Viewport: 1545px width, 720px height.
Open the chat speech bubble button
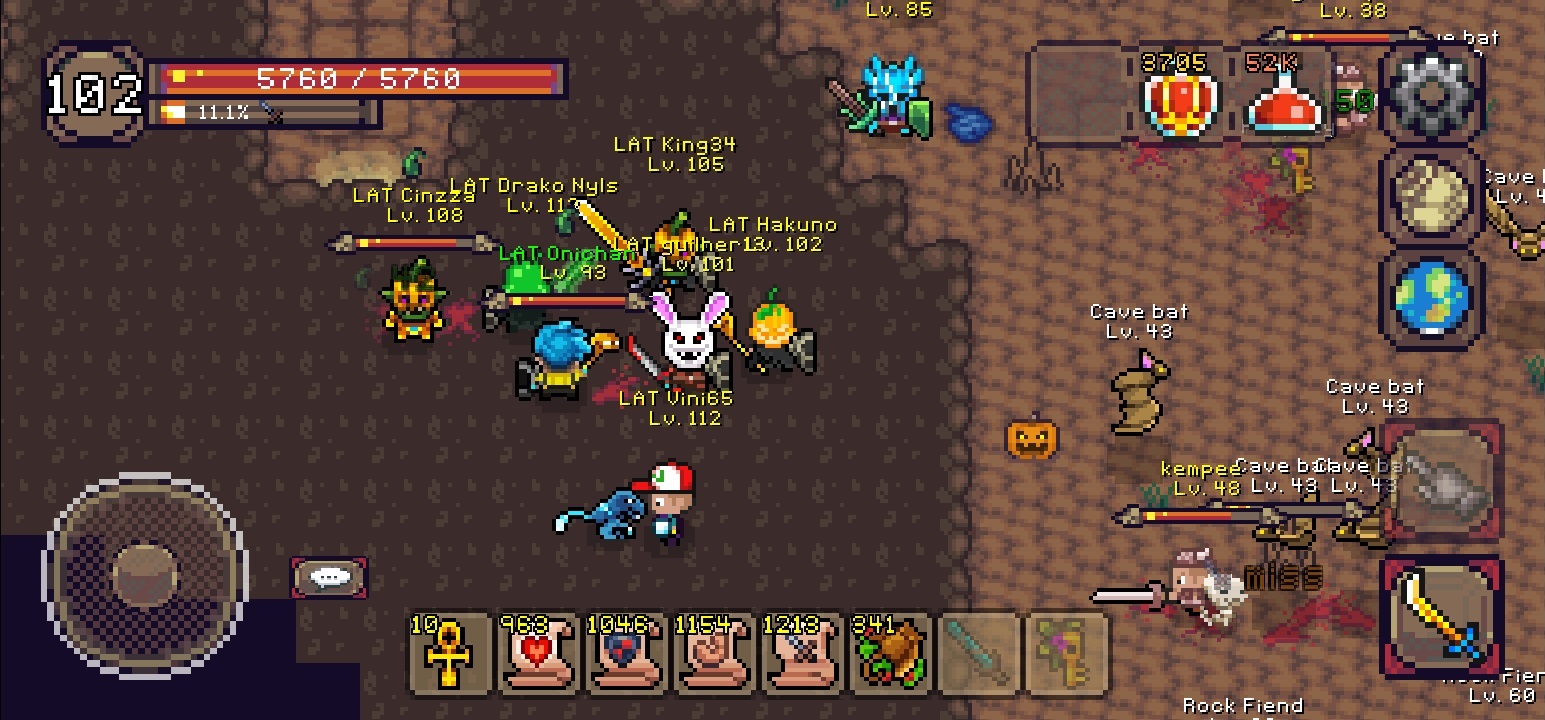point(329,578)
